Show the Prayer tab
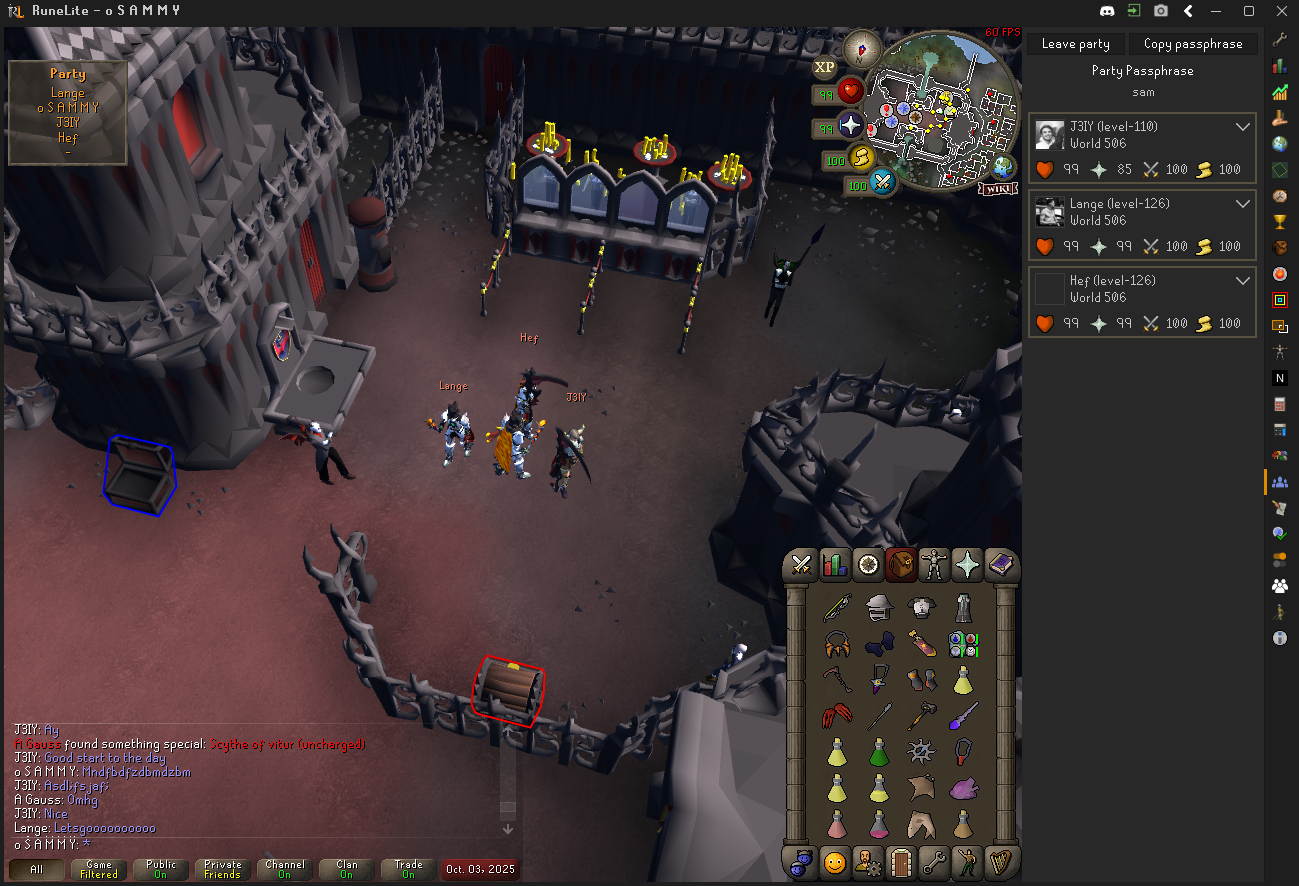The width and height of the screenshot is (1299, 886). click(967, 566)
